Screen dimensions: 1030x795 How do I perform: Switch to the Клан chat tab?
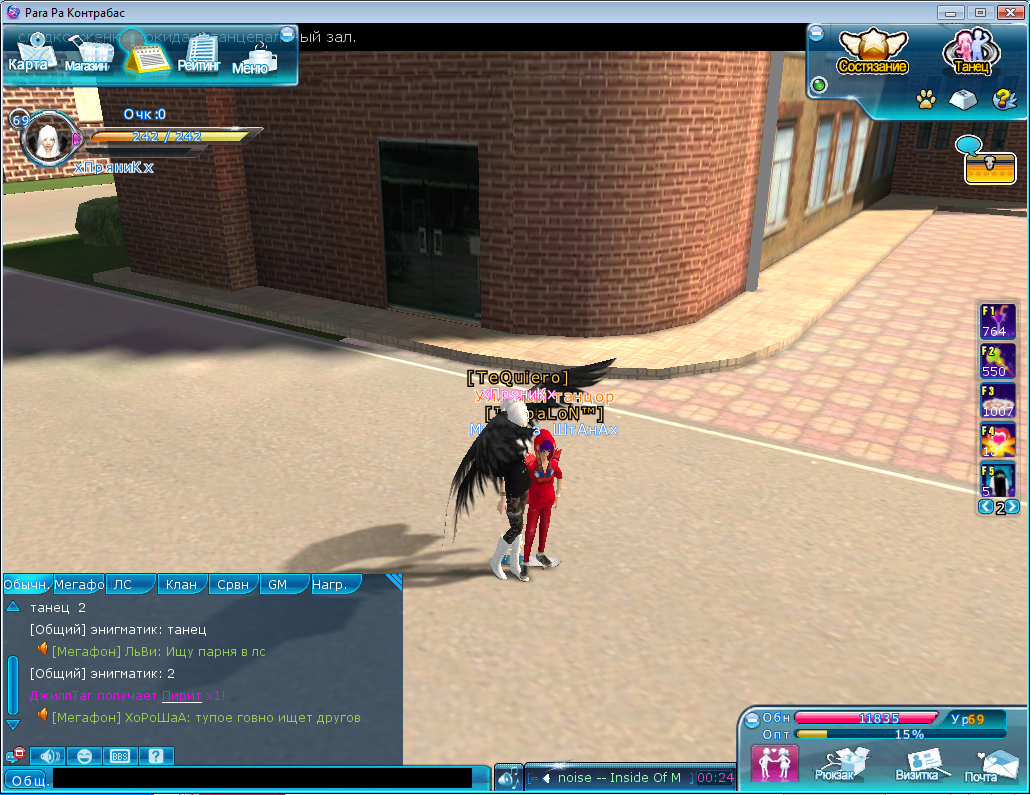[181, 584]
